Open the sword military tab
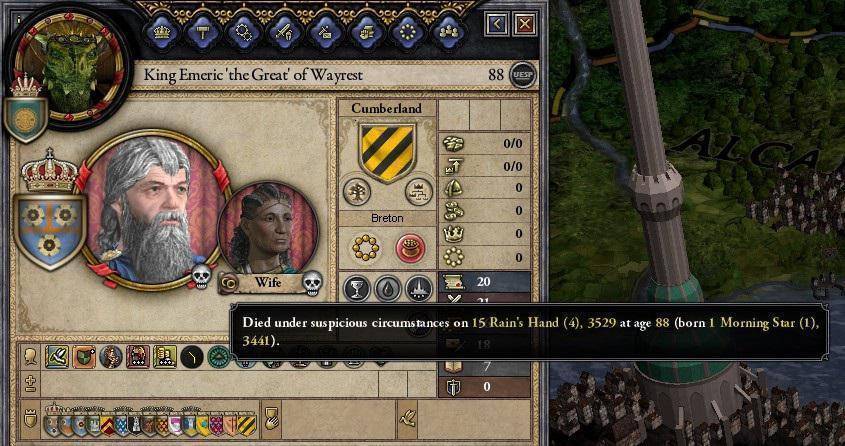This screenshot has width=845, height=446. (283, 30)
